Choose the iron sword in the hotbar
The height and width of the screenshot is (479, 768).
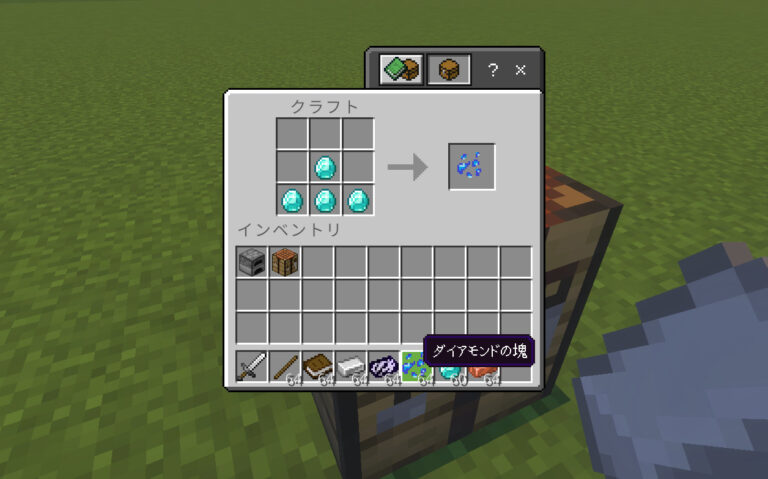(x=252, y=366)
